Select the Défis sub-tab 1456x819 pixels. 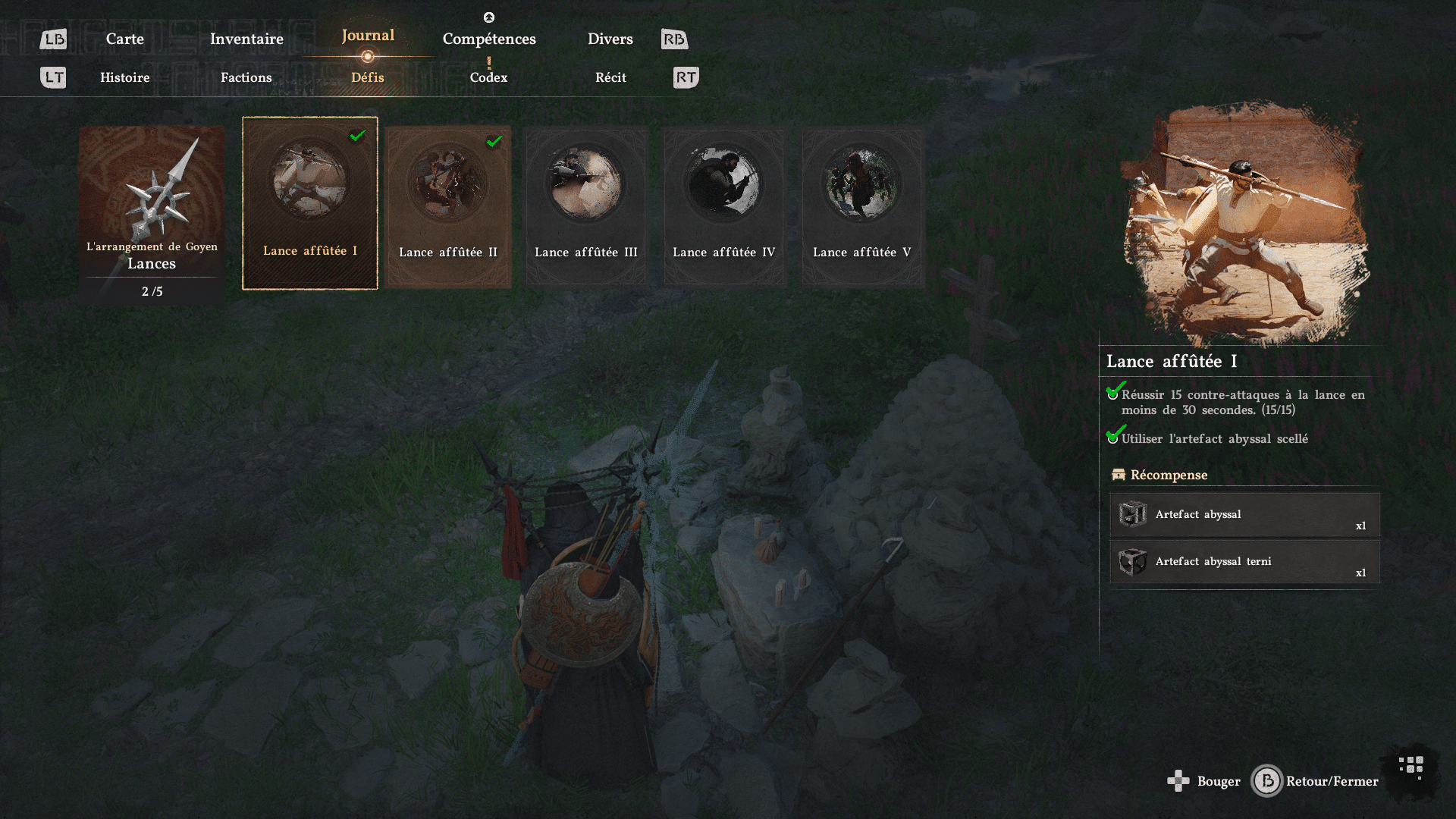(x=368, y=77)
